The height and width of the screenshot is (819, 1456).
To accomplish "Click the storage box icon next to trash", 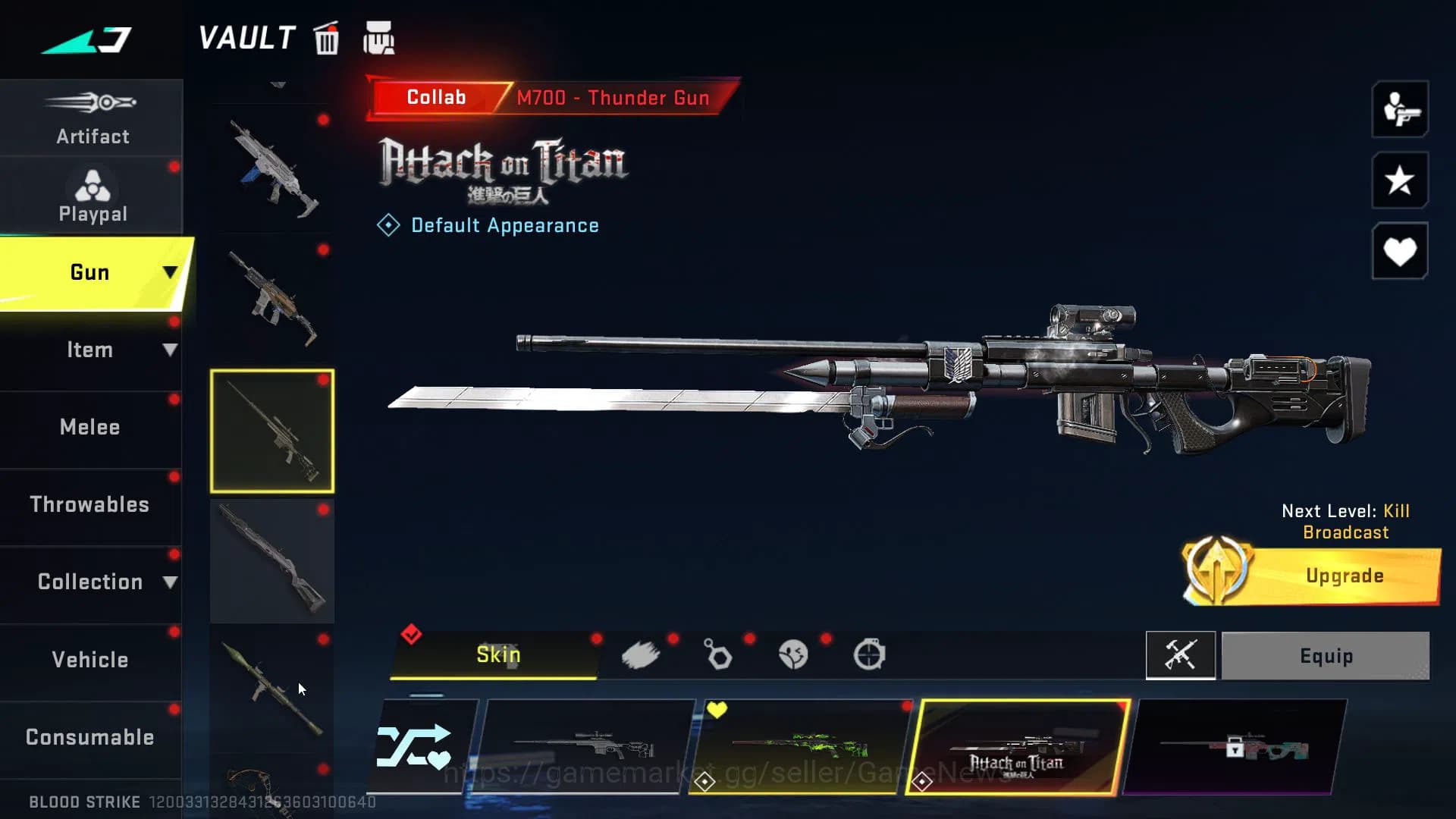I will 380,38.
